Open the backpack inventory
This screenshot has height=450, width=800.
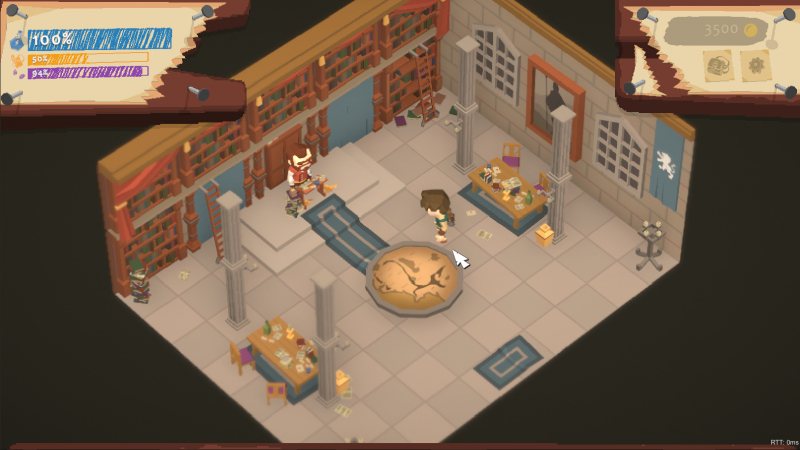(718, 66)
